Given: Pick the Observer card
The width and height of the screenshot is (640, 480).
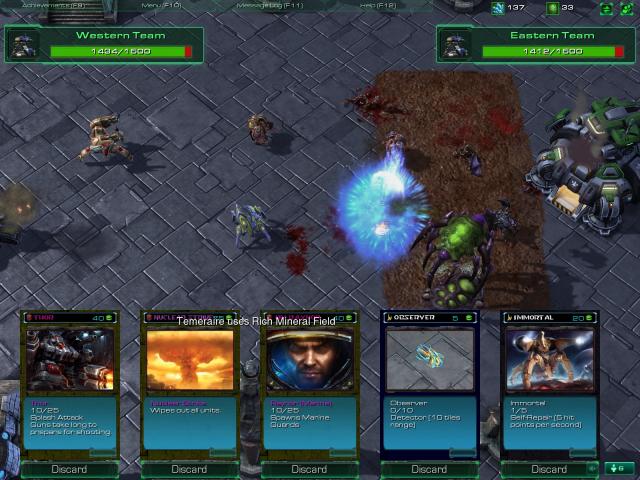Looking at the screenshot, I should click(x=429, y=360).
